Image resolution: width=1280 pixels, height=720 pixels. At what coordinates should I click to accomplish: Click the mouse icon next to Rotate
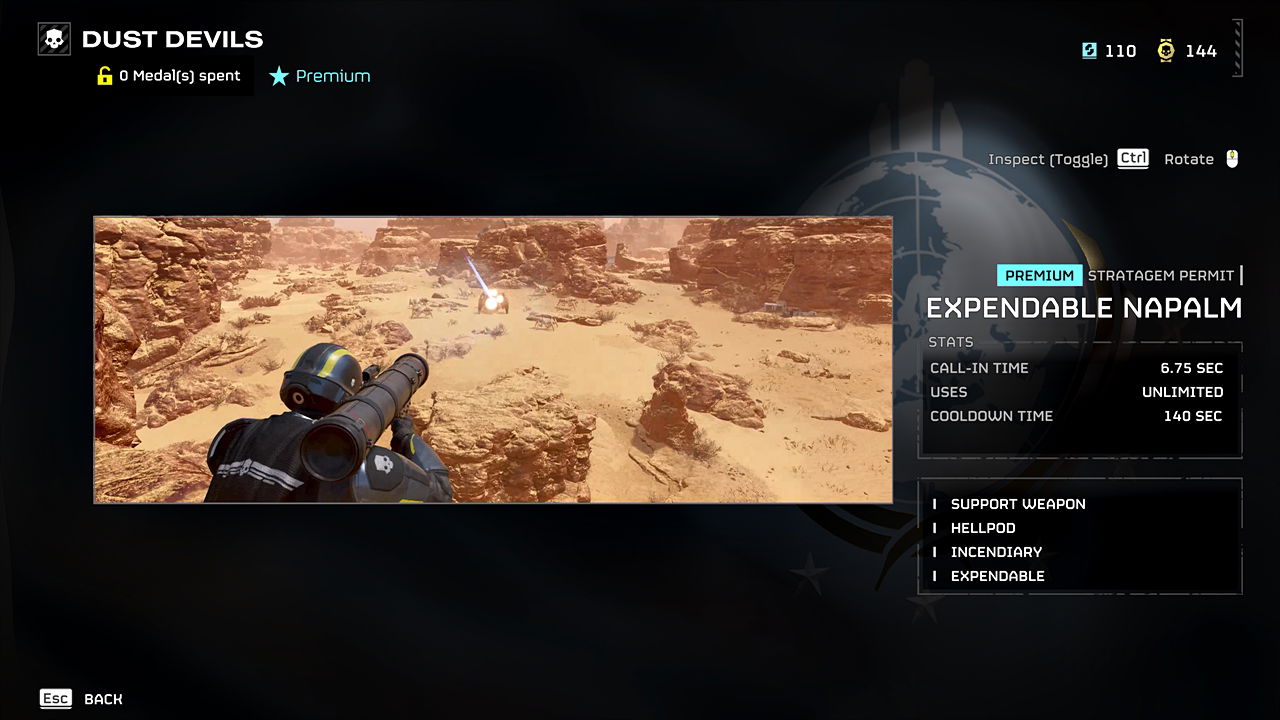coord(1234,158)
